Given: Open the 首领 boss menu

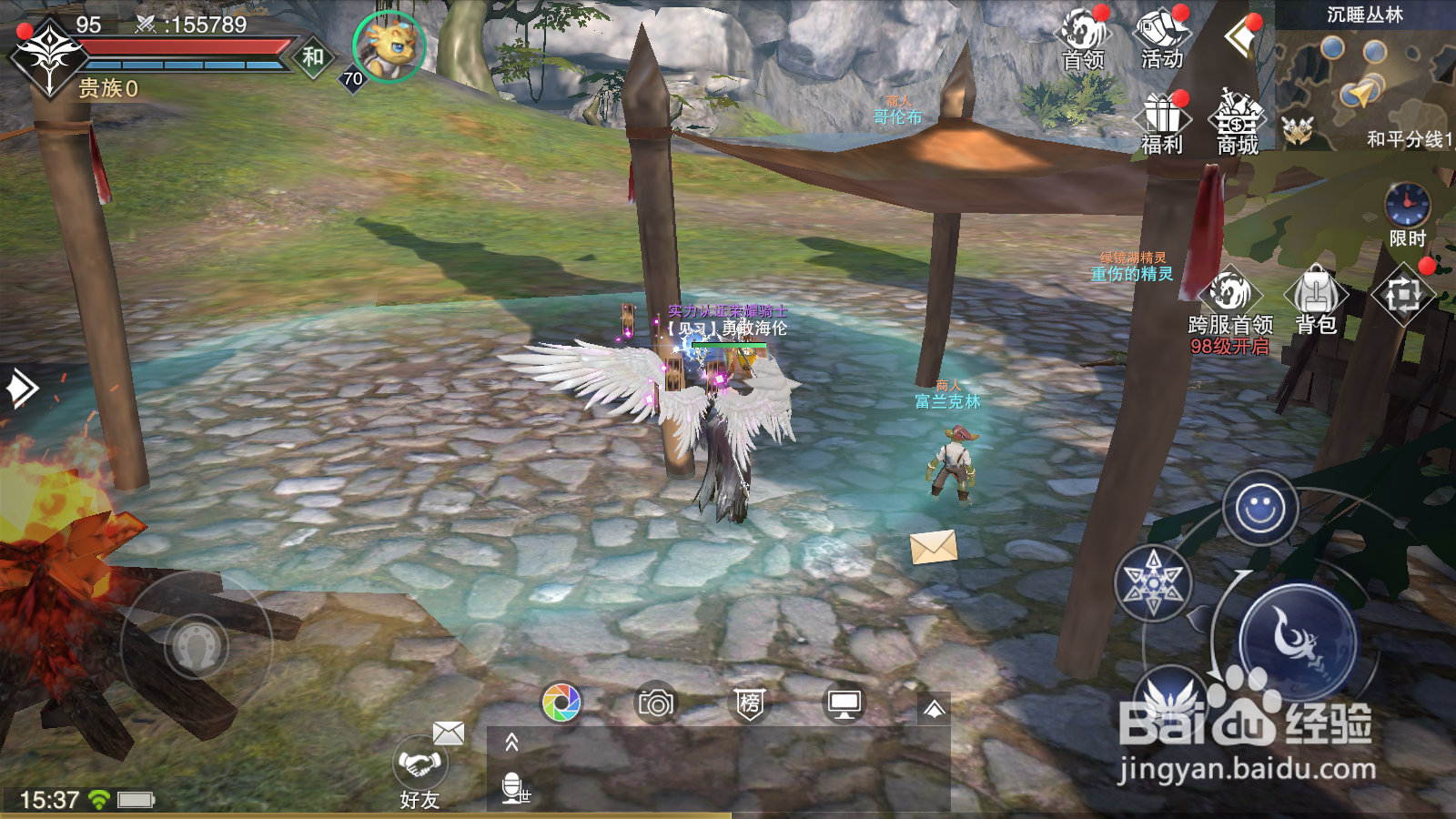Looking at the screenshot, I should [x=1083, y=36].
